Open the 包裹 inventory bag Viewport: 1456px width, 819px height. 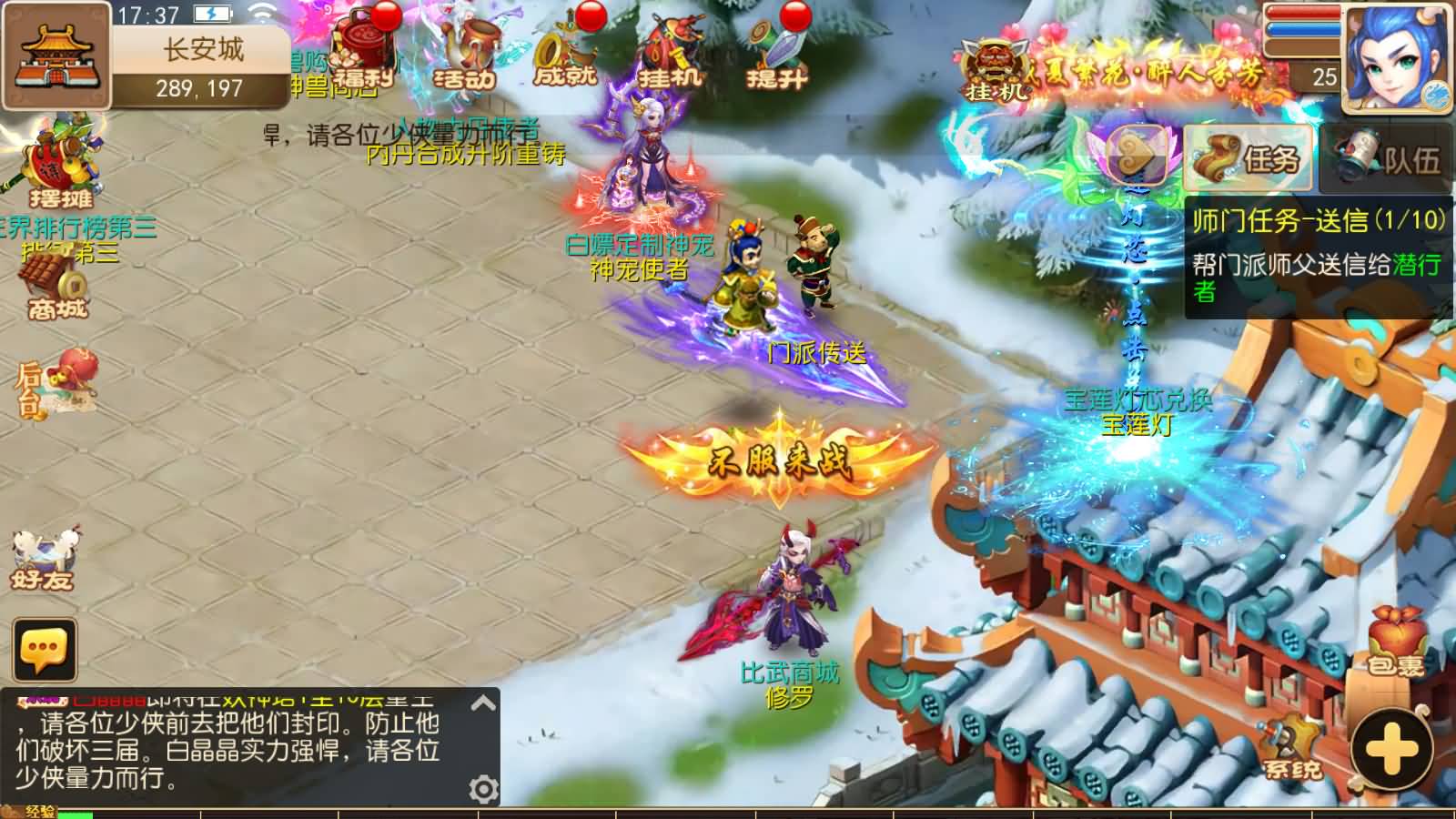coord(1394,642)
